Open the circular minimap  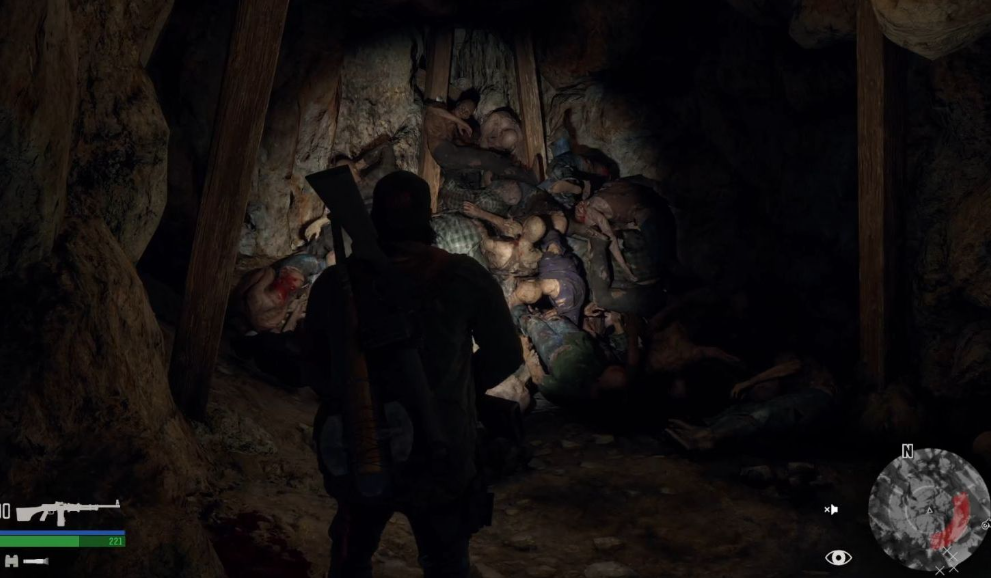(927, 509)
